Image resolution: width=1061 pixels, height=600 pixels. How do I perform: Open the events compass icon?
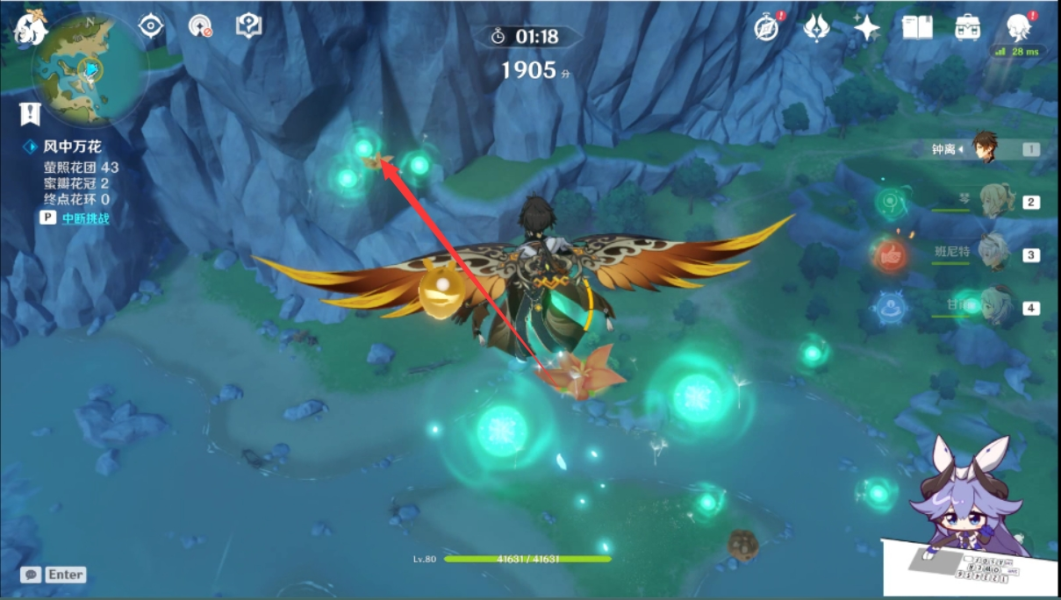click(x=767, y=27)
